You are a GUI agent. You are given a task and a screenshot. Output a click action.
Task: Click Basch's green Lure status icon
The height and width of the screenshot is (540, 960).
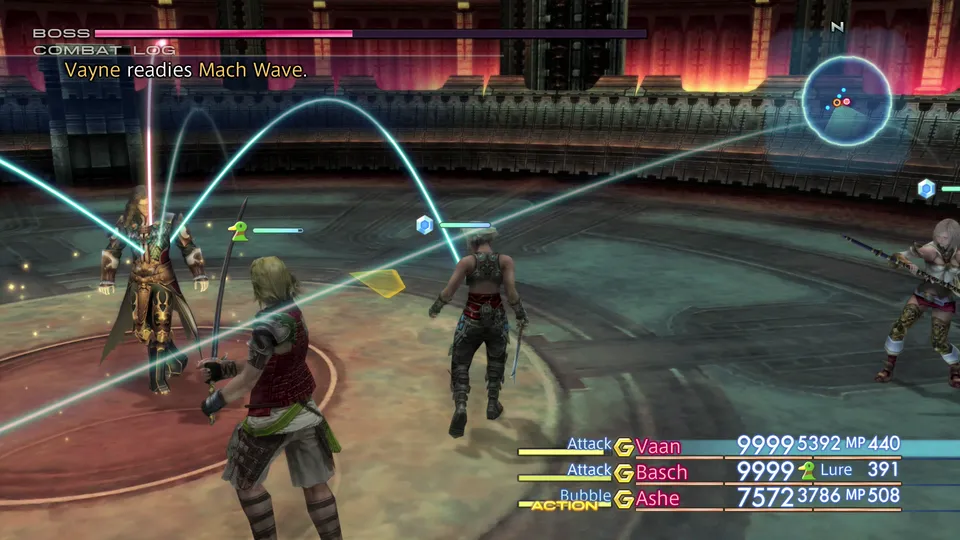point(807,471)
